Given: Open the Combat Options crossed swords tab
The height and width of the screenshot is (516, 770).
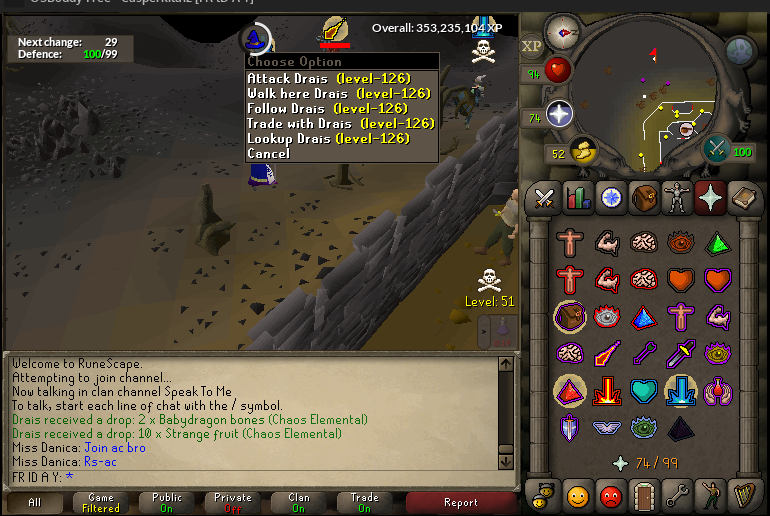Looking at the screenshot, I should pos(545,197).
